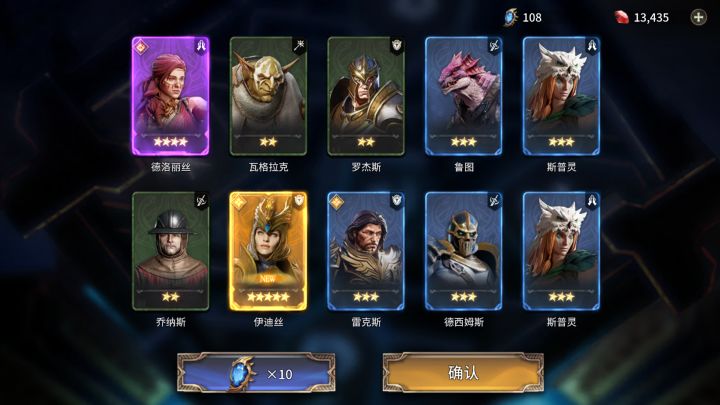Confirm results with the 确认 button
This screenshot has width=720, height=405.
[463, 373]
